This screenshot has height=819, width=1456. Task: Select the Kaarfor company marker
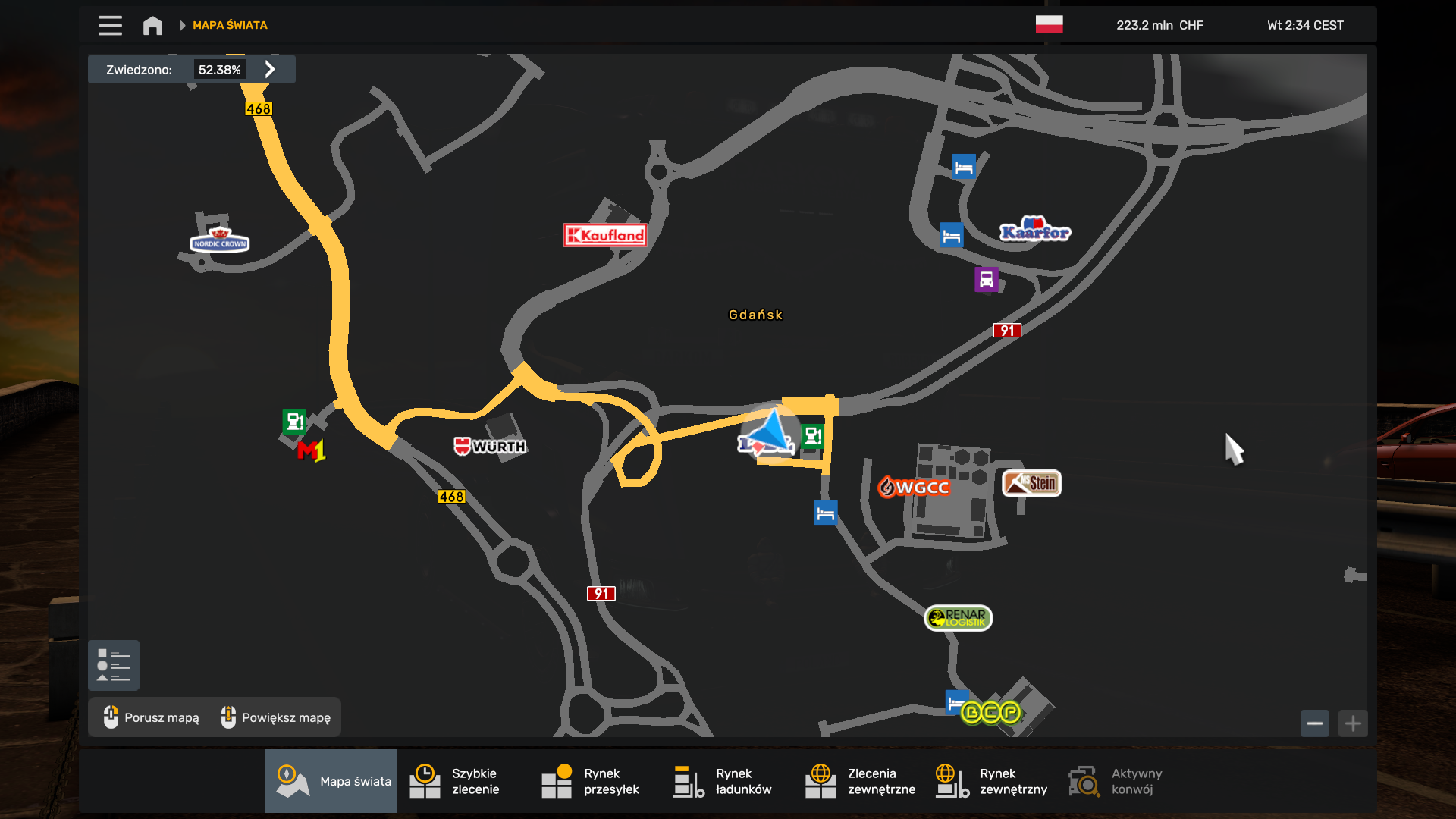(x=1035, y=231)
